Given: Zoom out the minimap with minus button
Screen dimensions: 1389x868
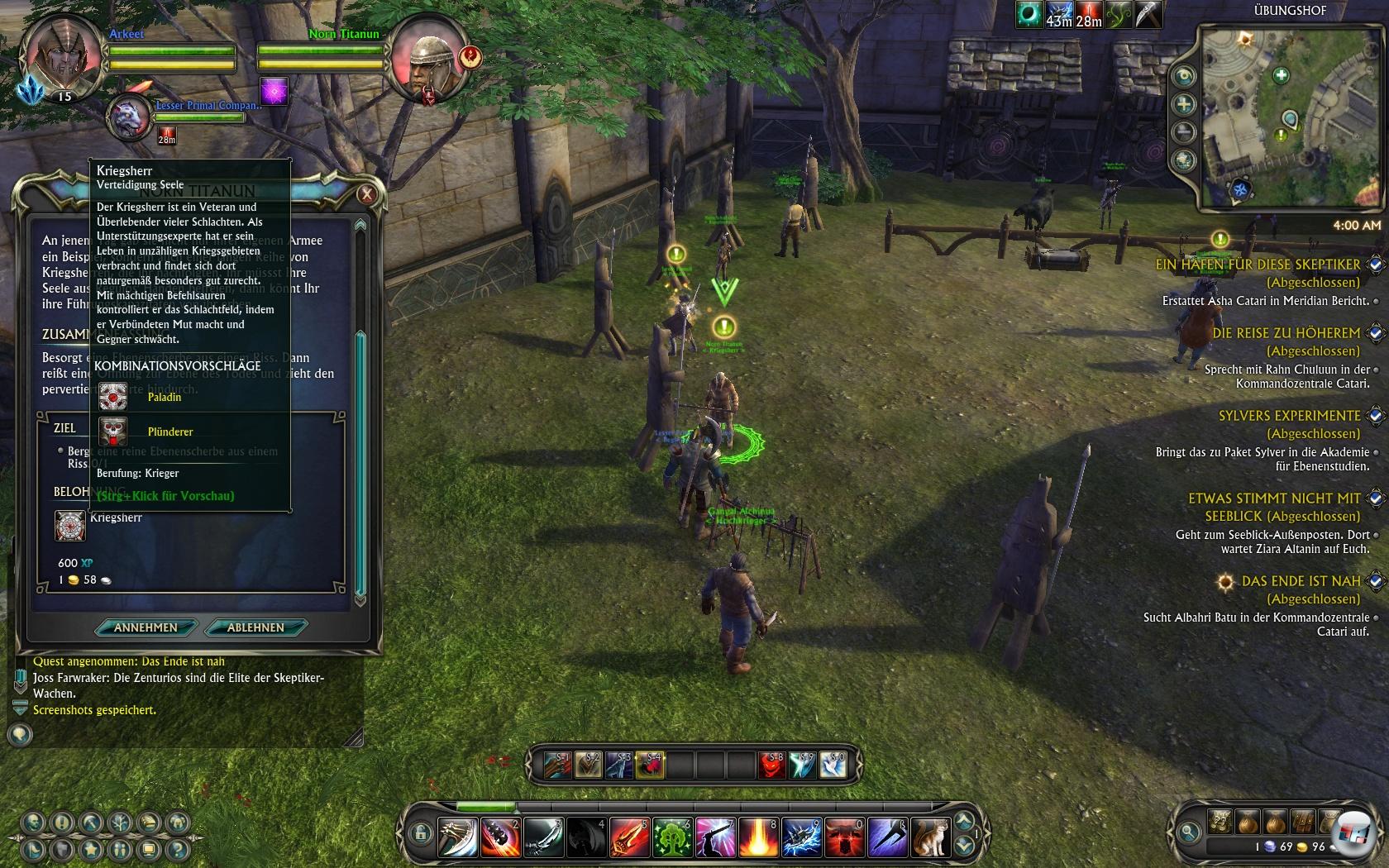Looking at the screenshot, I should pos(1184,131).
